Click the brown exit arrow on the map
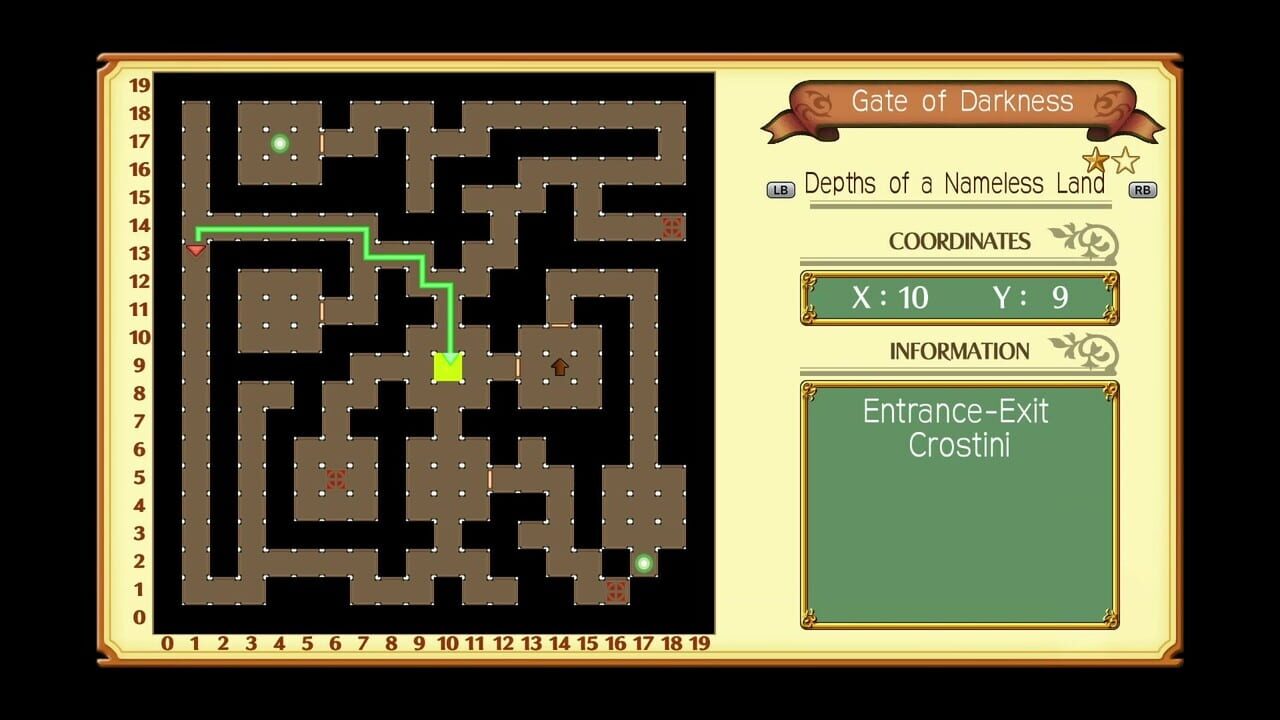1280x720 pixels. 560,367
